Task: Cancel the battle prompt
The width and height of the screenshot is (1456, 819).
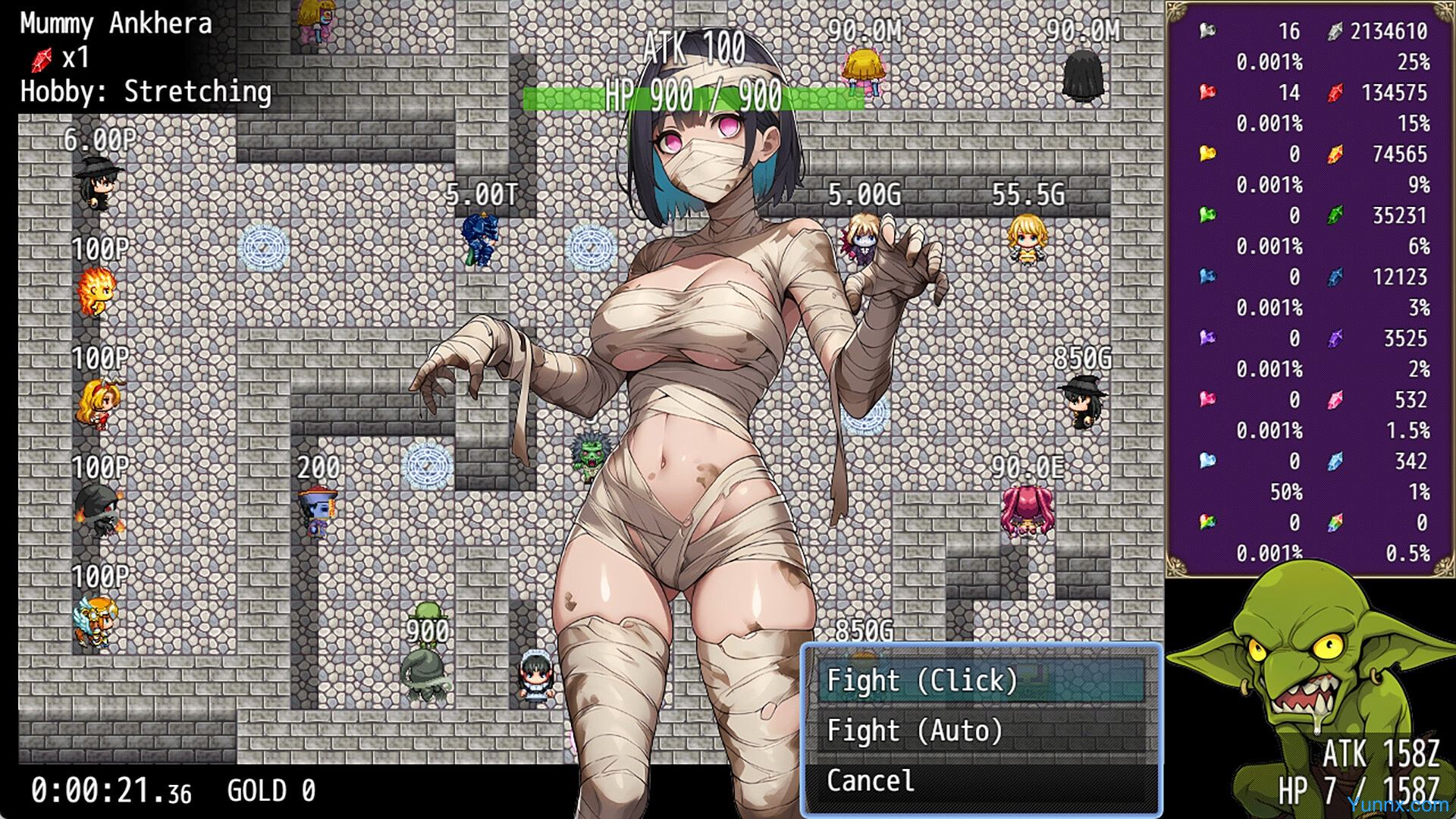Action: pos(981,780)
